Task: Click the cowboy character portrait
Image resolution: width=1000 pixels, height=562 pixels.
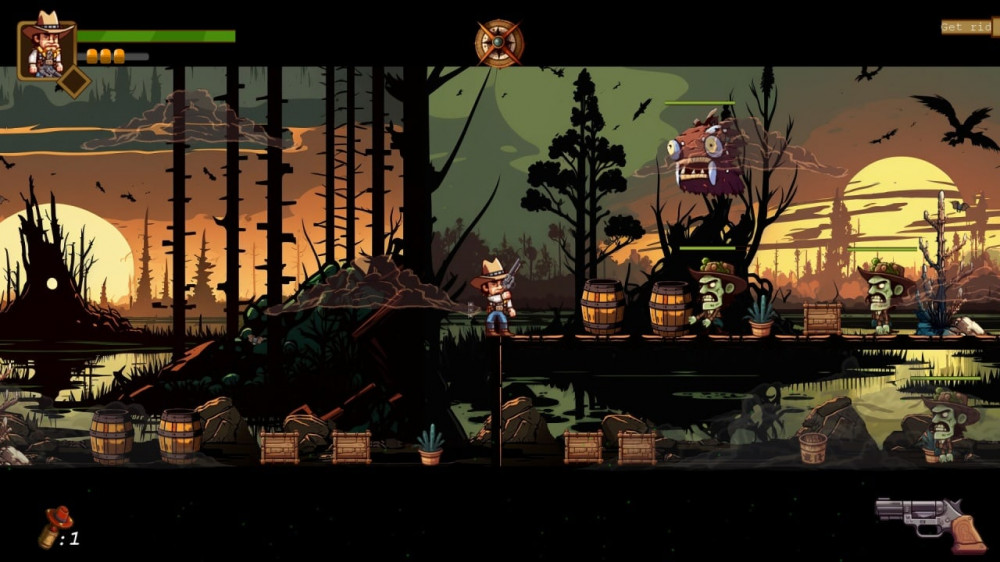Action: coord(46,48)
